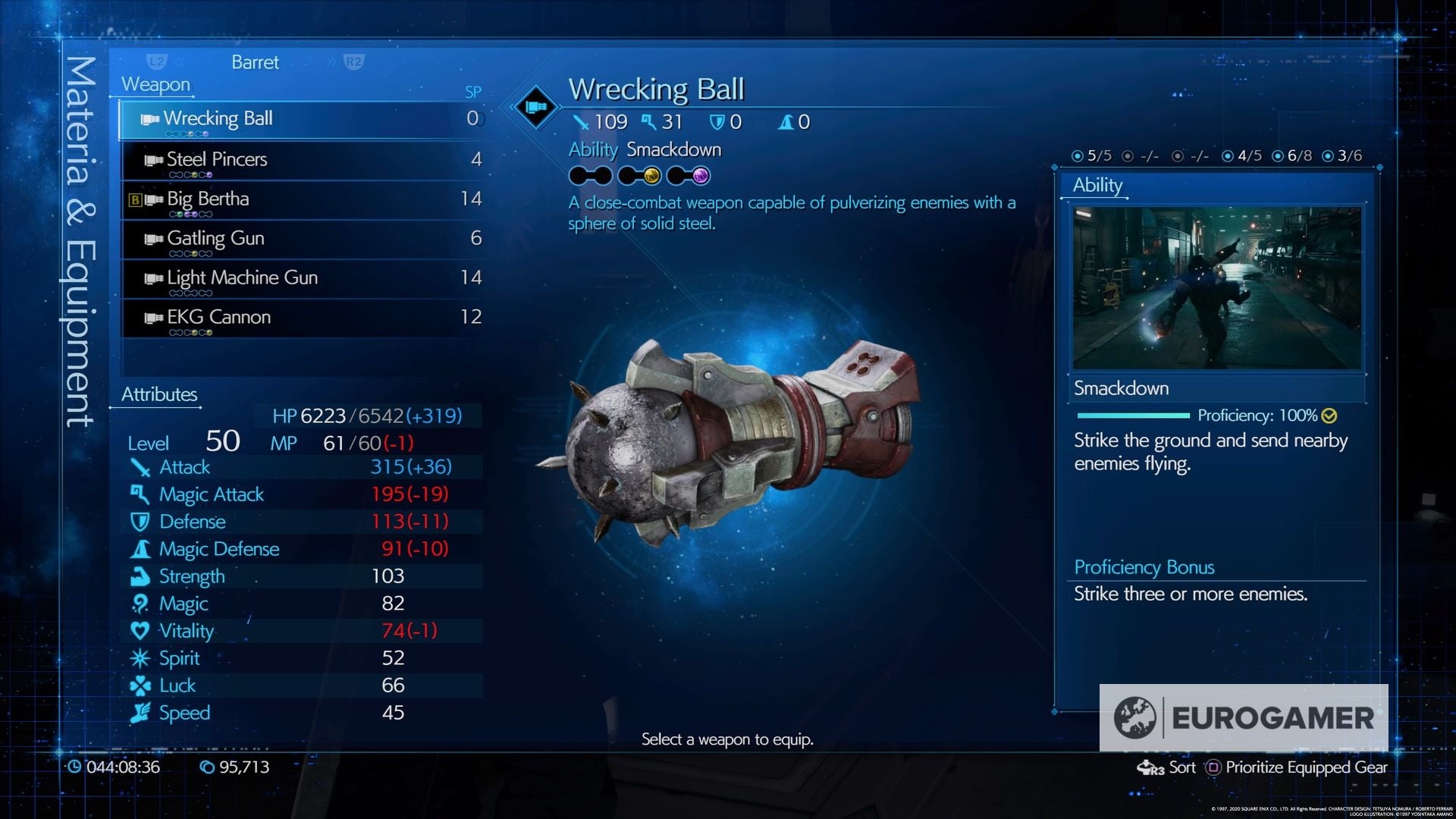Click the Luck icon beside 66
1456x819 pixels.
(x=140, y=686)
